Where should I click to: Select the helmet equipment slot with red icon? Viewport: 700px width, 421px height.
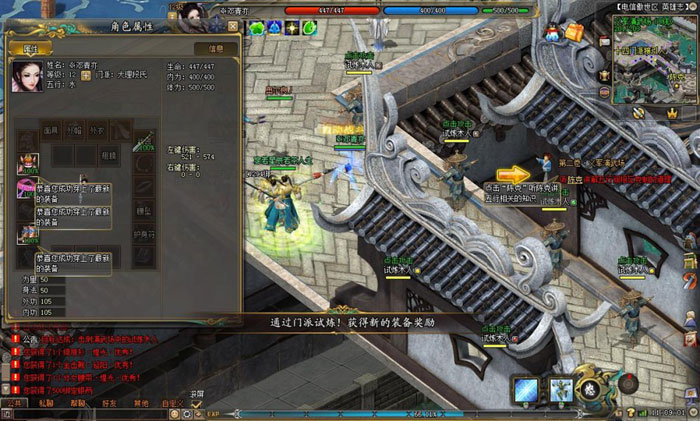[27, 163]
